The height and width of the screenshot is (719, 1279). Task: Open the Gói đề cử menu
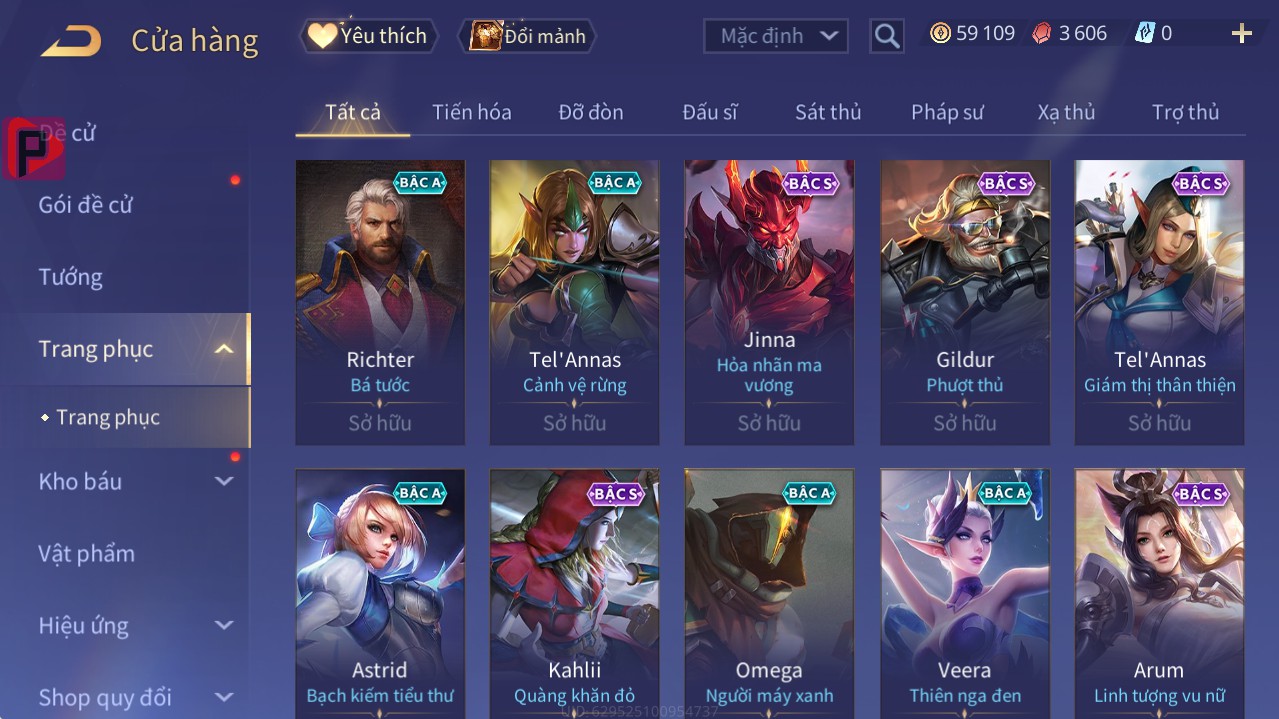[86, 205]
